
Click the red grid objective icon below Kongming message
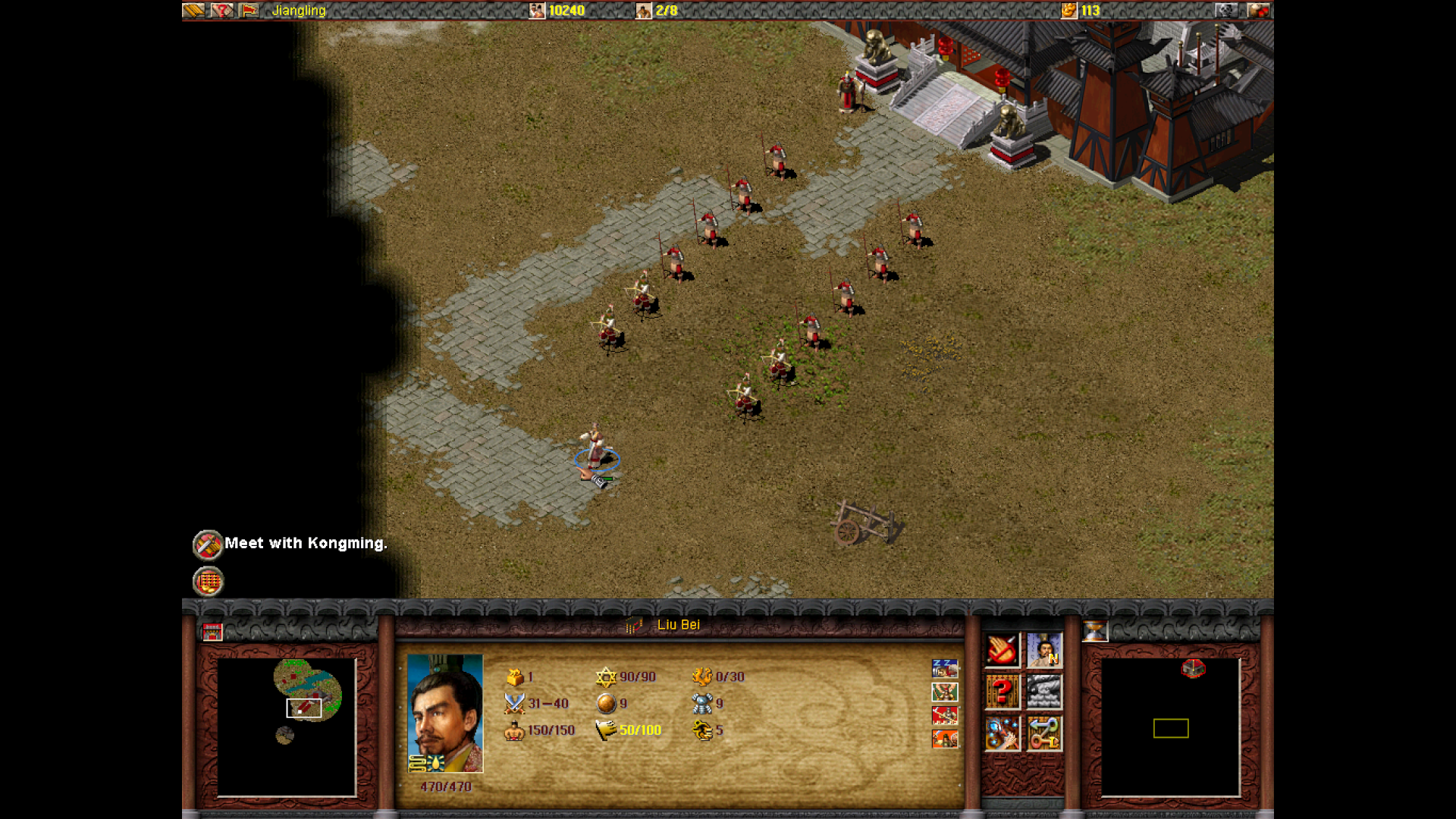click(x=207, y=582)
